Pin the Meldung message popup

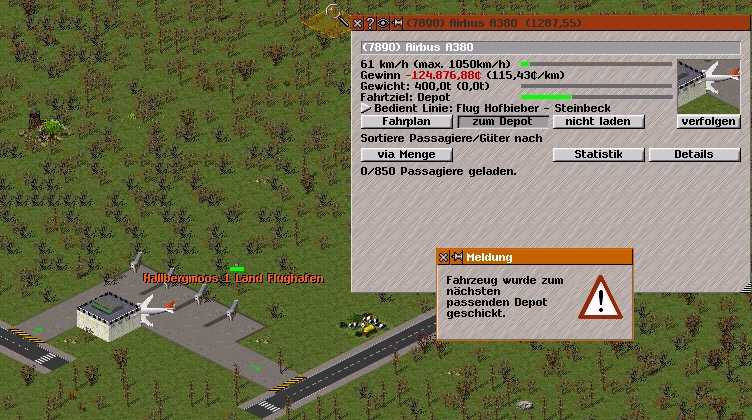coord(457,257)
